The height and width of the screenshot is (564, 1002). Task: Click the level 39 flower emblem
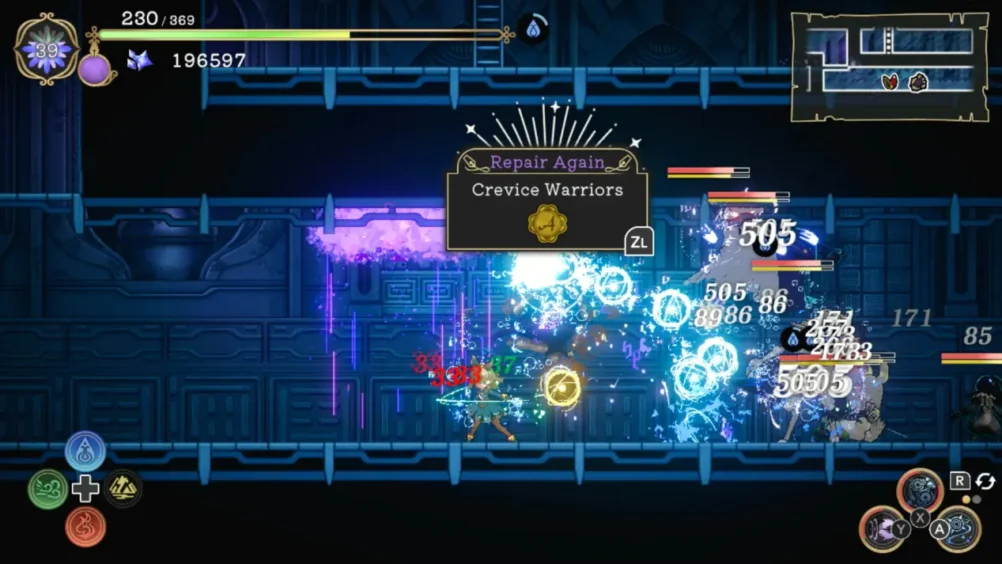46,50
